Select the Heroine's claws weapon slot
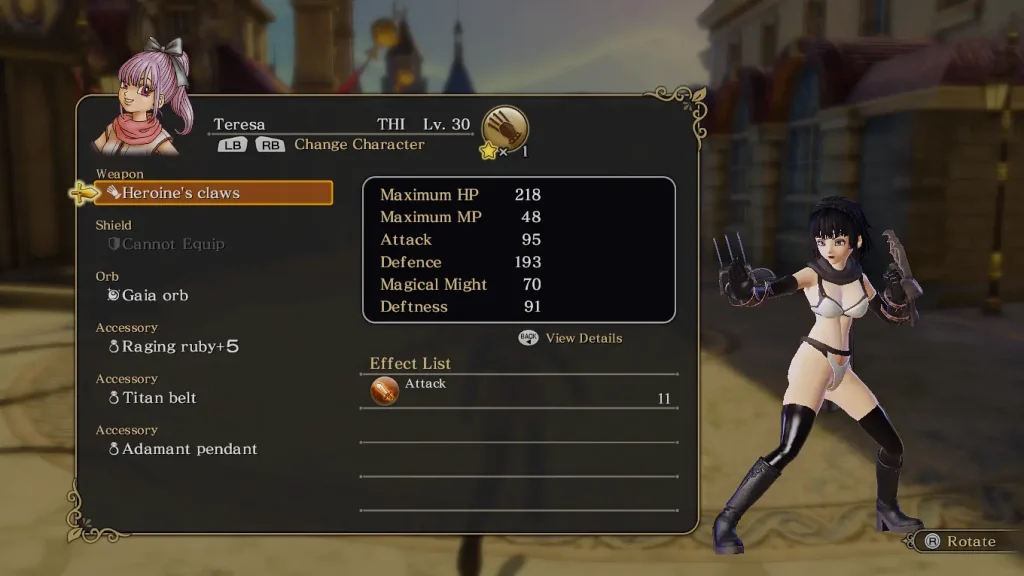 coord(213,193)
